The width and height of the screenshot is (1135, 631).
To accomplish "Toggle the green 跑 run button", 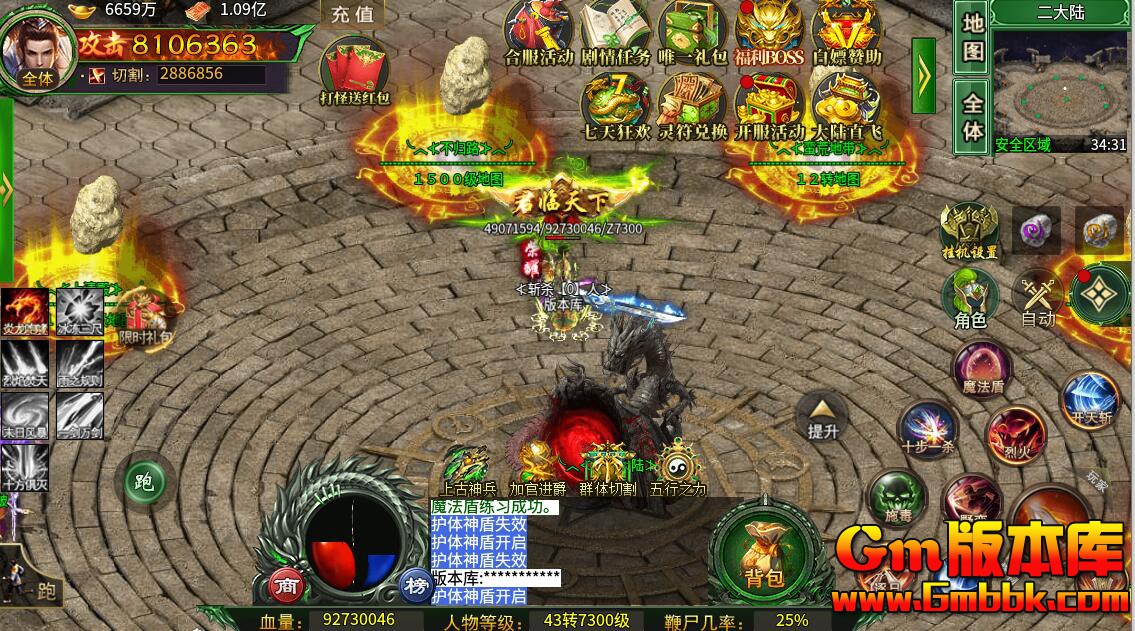I will 143,484.
